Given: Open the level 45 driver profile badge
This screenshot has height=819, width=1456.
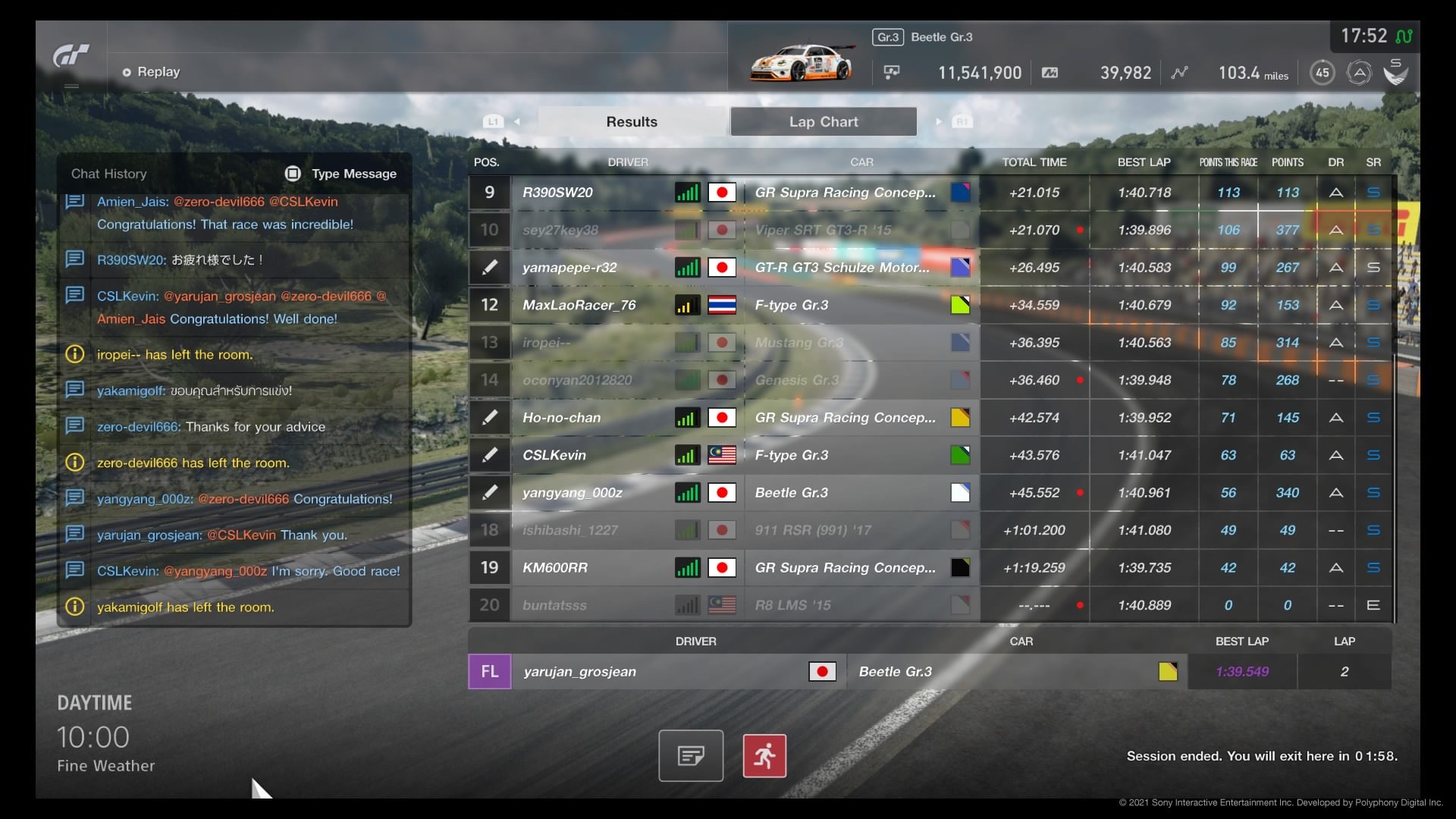Looking at the screenshot, I should [x=1322, y=73].
